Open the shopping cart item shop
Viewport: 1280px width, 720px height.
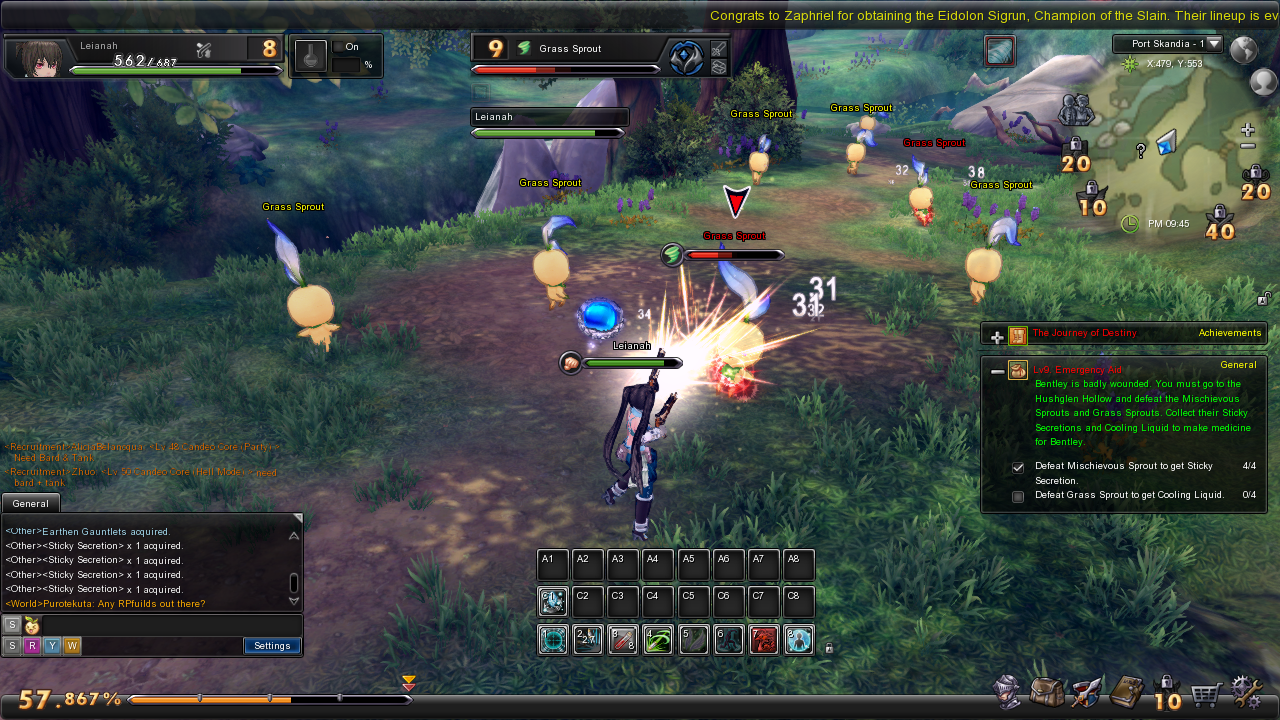click(x=1207, y=692)
